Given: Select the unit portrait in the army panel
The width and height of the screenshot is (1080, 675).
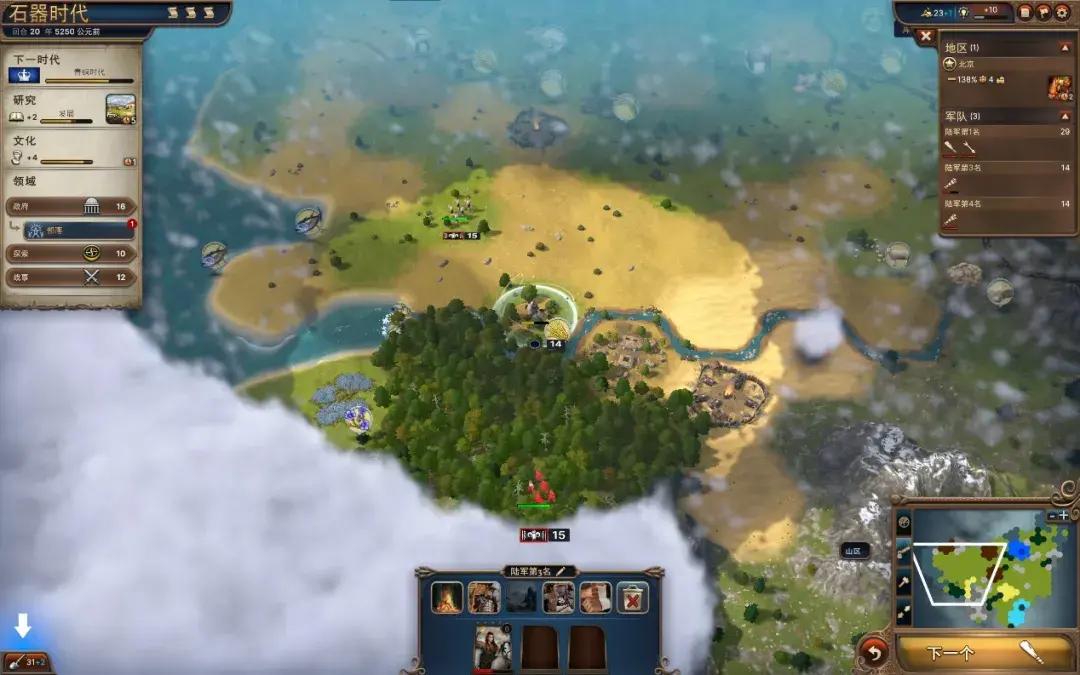Looking at the screenshot, I should click(493, 648).
